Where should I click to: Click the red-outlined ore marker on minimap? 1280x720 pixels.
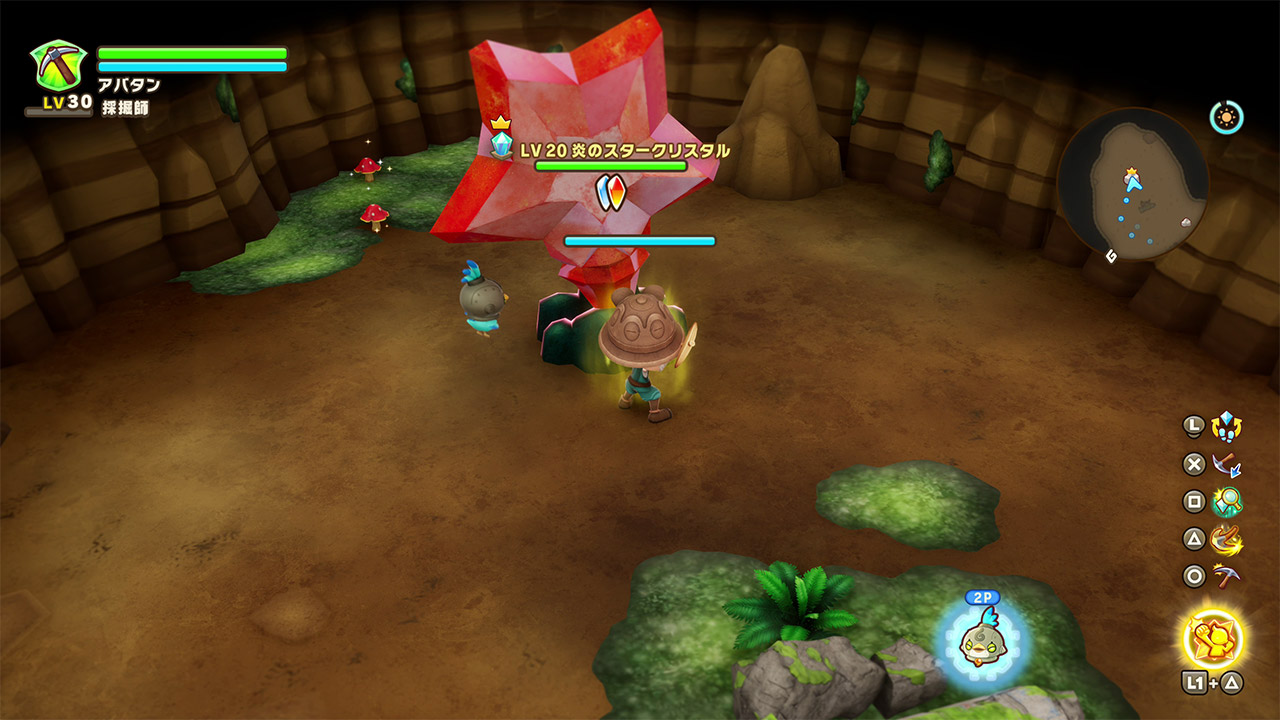coord(1185,222)
